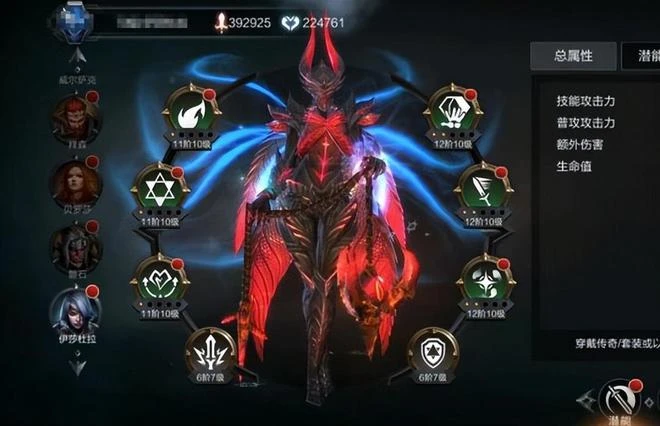Pick the helmeted warrior hero portrait
Screen dimensions: 660x426
point(76,247)
